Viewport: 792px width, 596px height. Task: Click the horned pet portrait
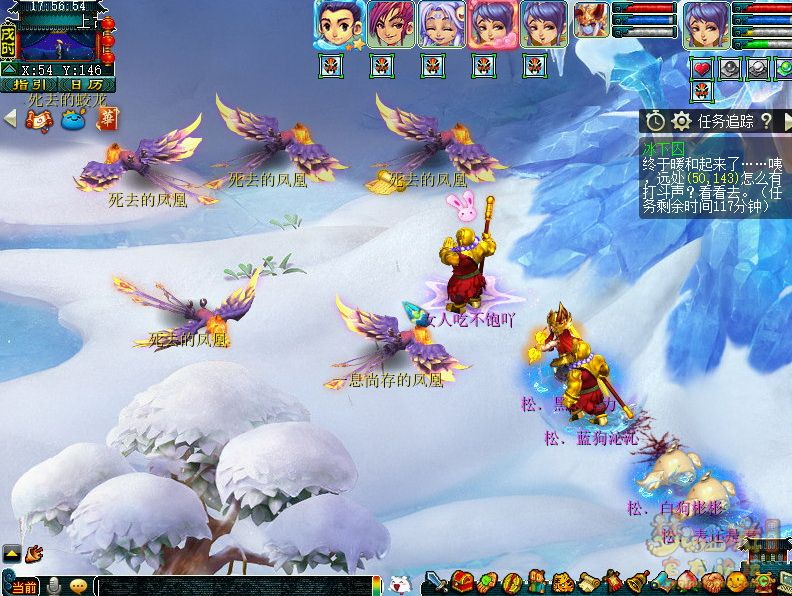tap(590, 21)
